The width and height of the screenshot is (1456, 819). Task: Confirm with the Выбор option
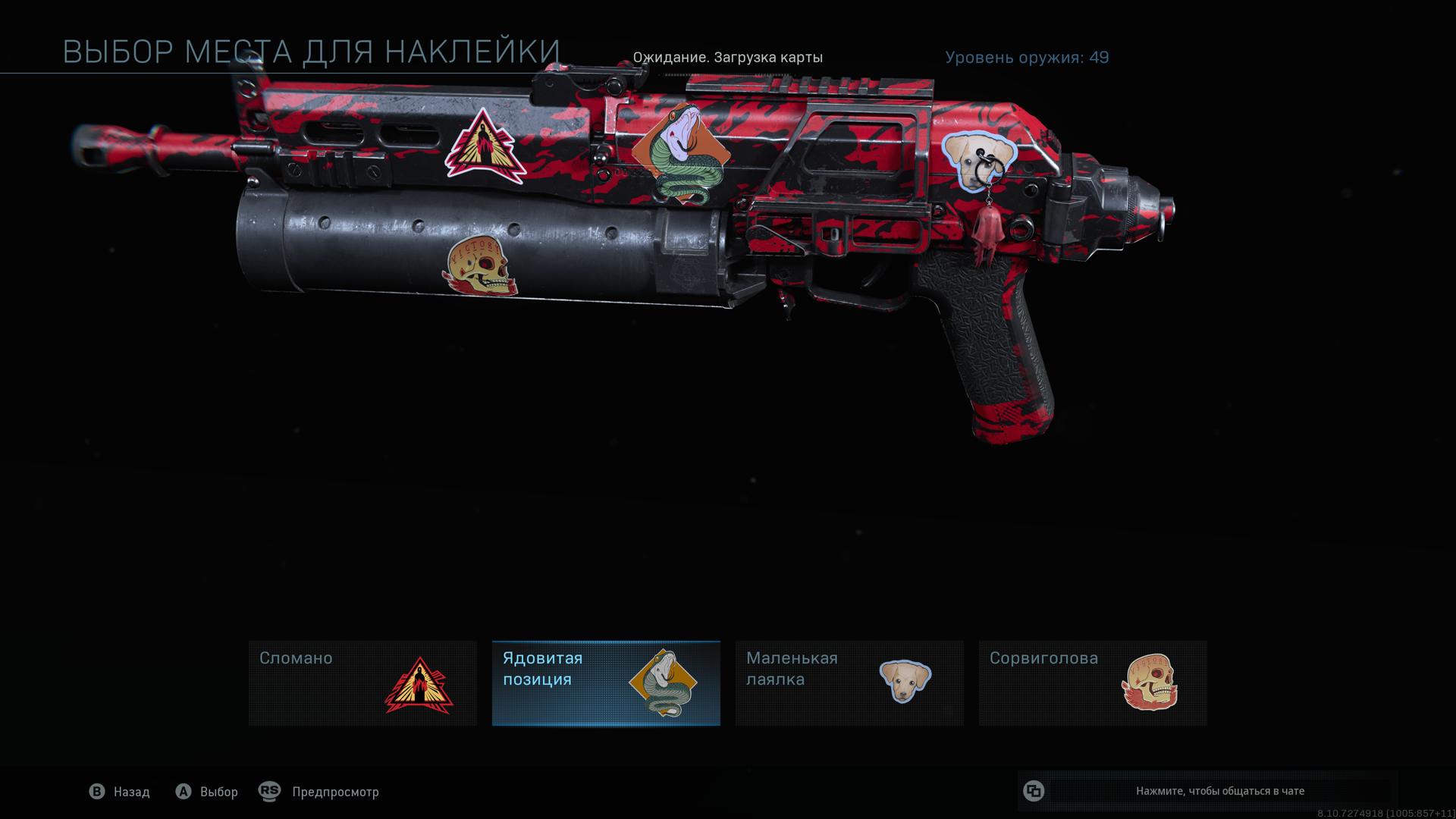pos(207,792)
